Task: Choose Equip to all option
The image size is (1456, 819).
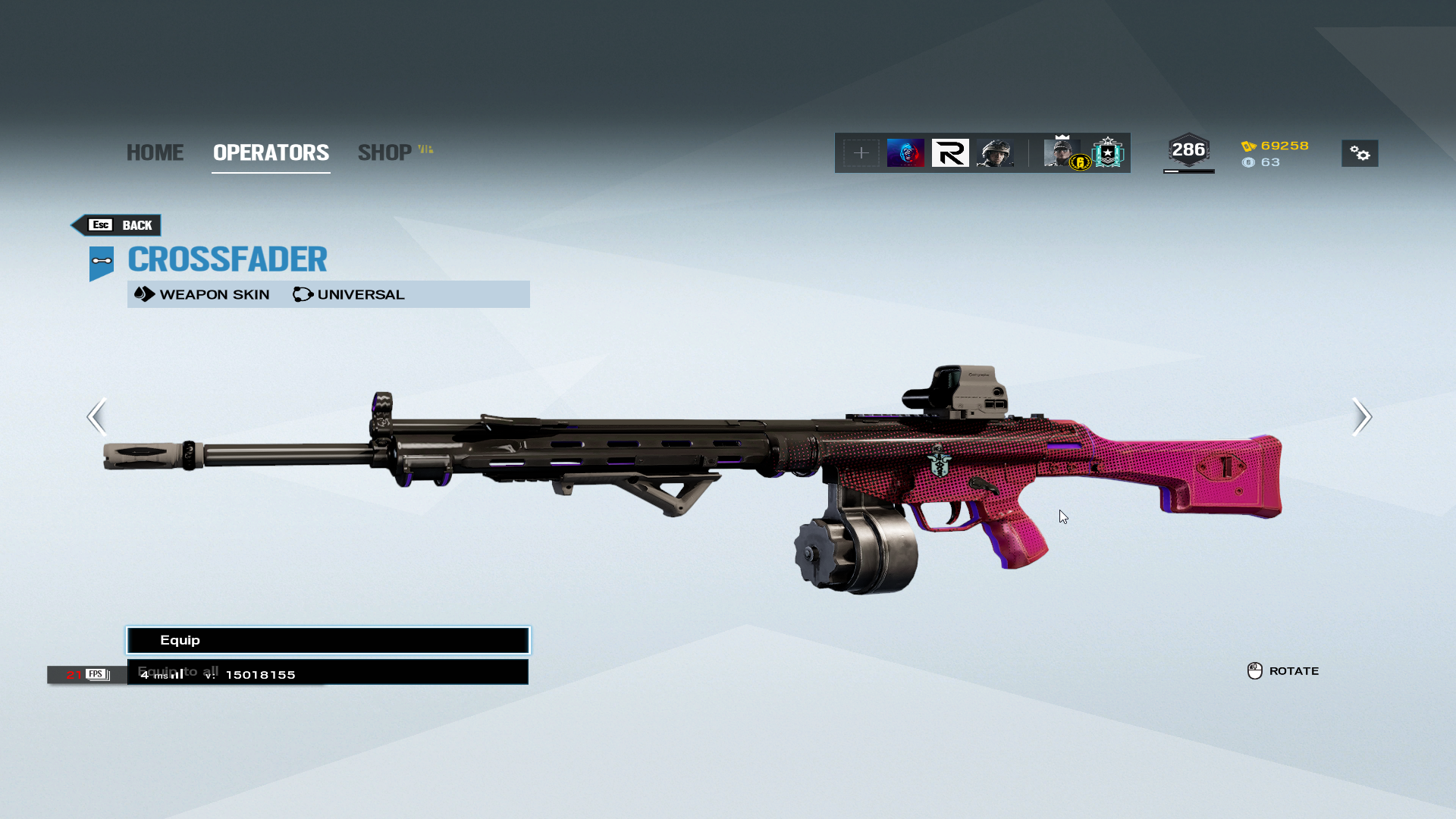Action: [328, 672]
